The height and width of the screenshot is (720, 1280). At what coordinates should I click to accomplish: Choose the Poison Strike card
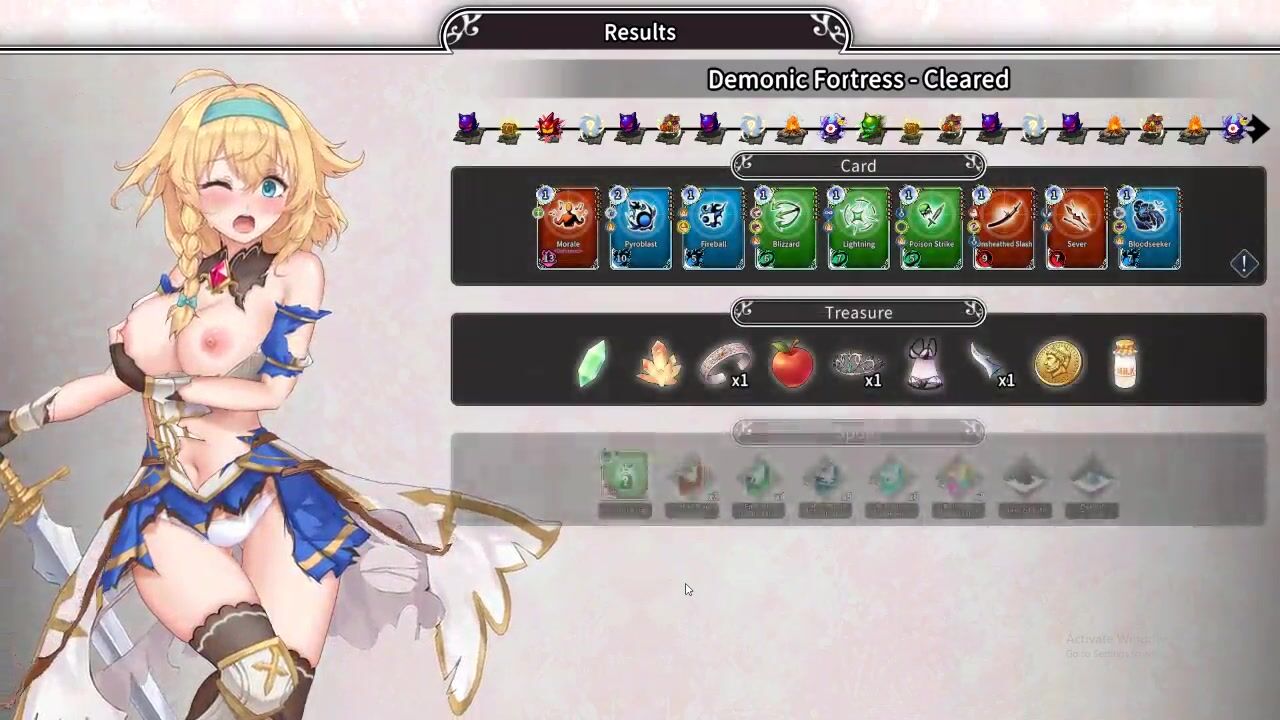coord(931,228)
